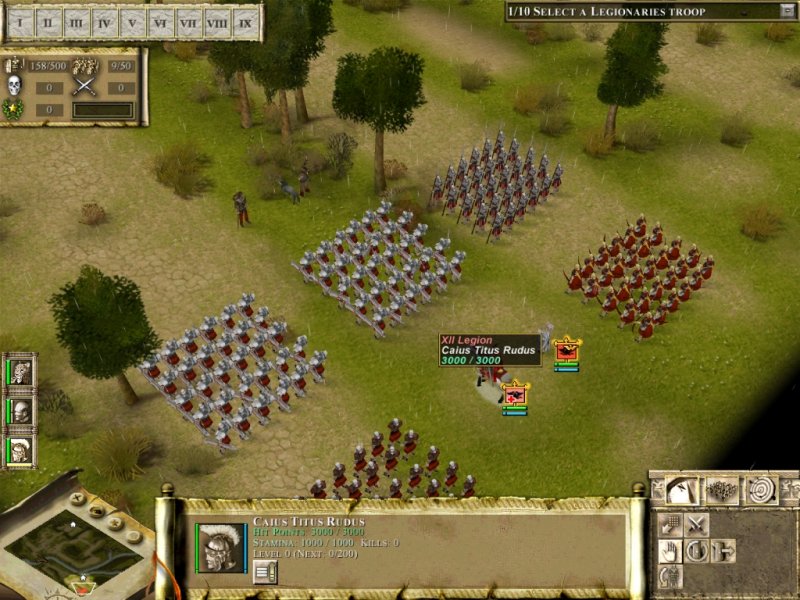Switch to the troop formation tab
Image resolution: width=800 pixels, height=600 pixels.
point(721,490)
